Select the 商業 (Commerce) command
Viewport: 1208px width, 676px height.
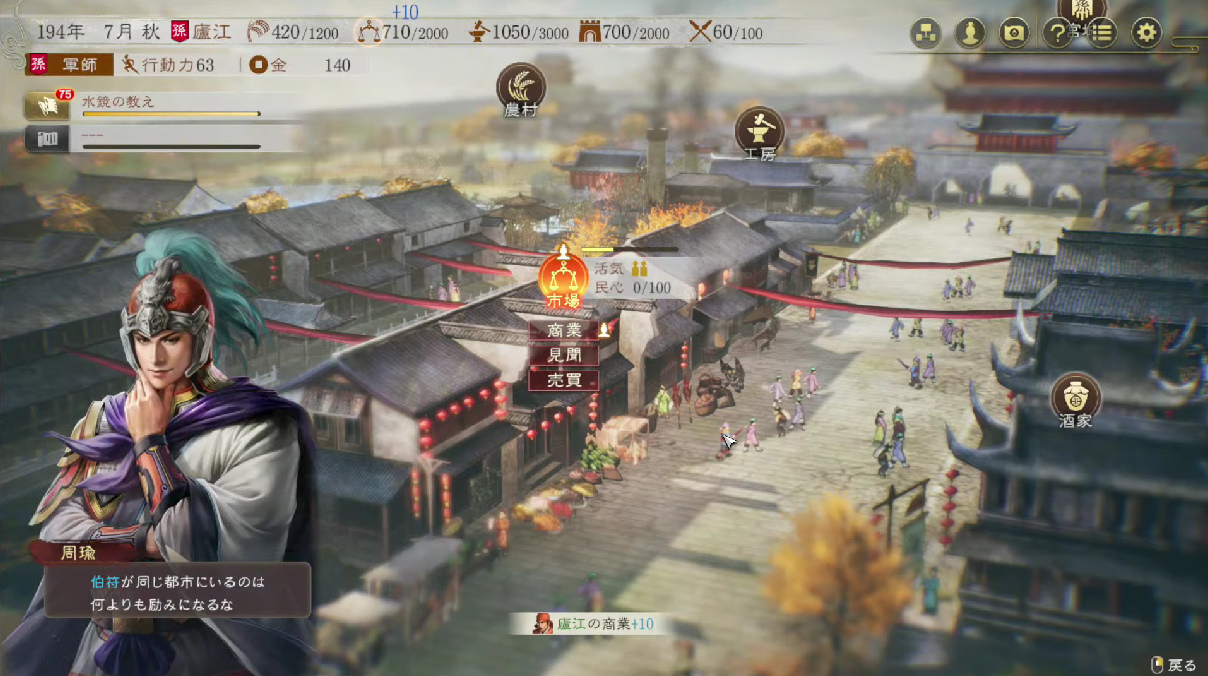pyautogui.click(x=563, y=330)
